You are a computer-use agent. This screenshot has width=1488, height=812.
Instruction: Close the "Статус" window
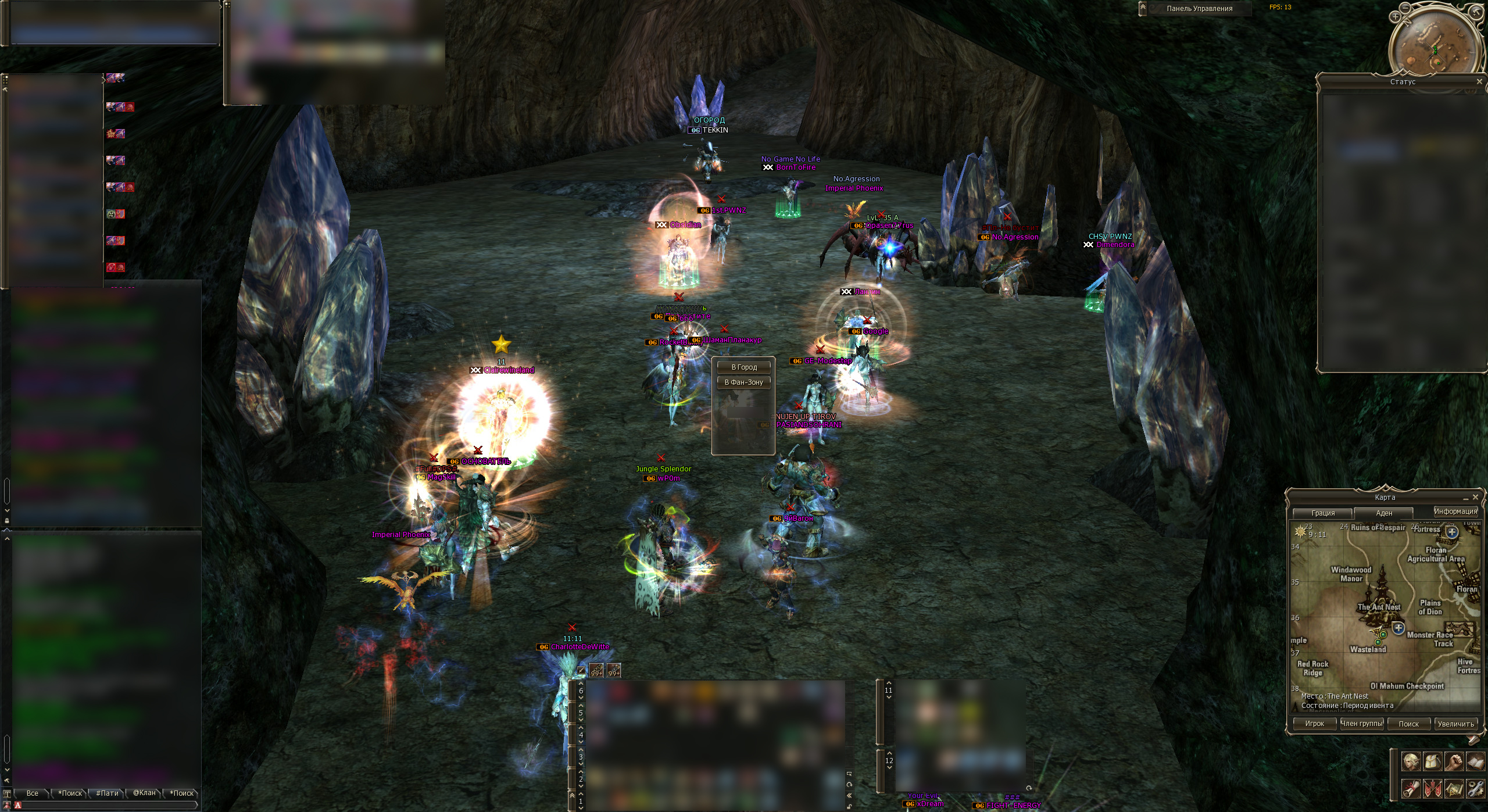pos(1479,82)
